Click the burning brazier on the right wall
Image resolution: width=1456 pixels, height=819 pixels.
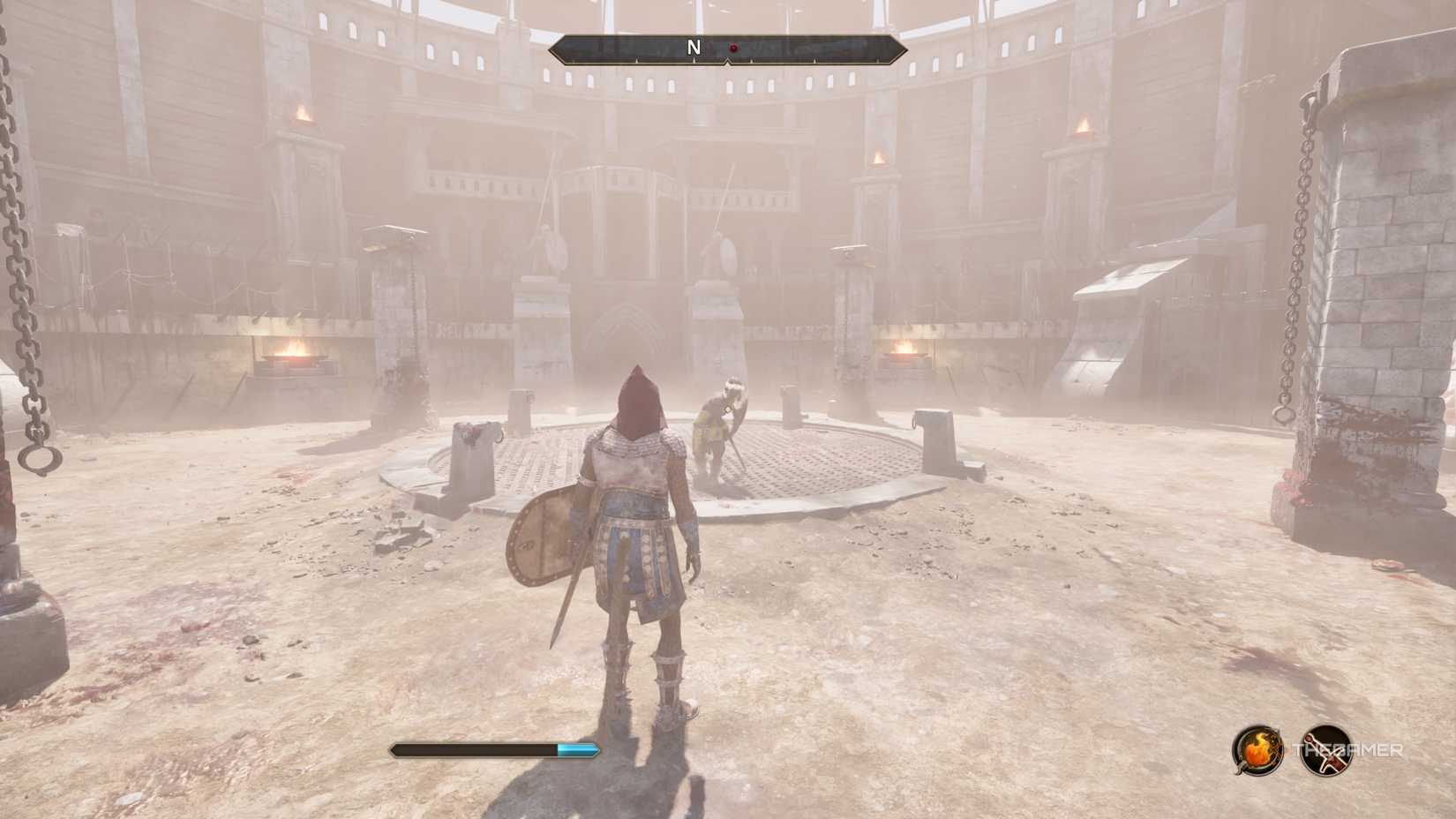pos(903,353)
